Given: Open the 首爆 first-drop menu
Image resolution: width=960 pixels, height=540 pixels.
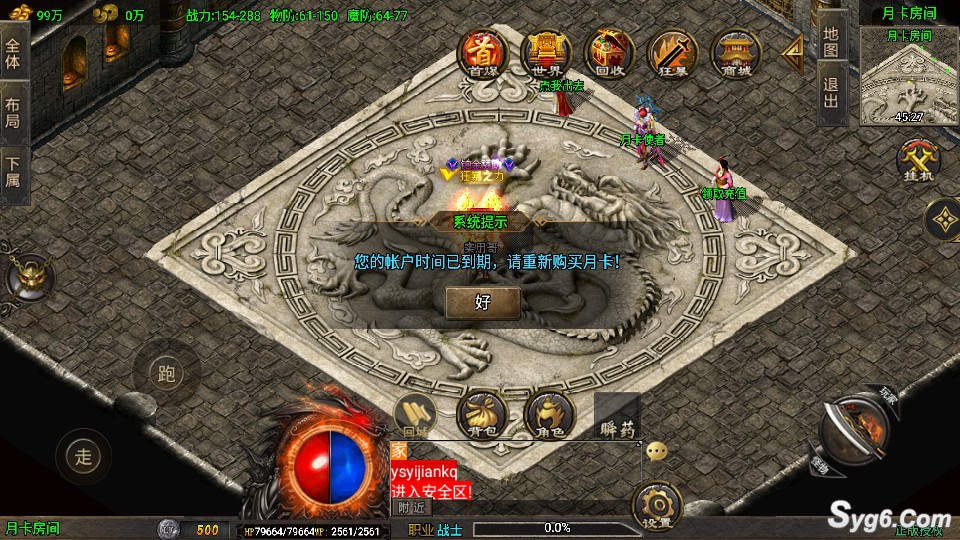Looking at the screenshot, I should (482, 53).
